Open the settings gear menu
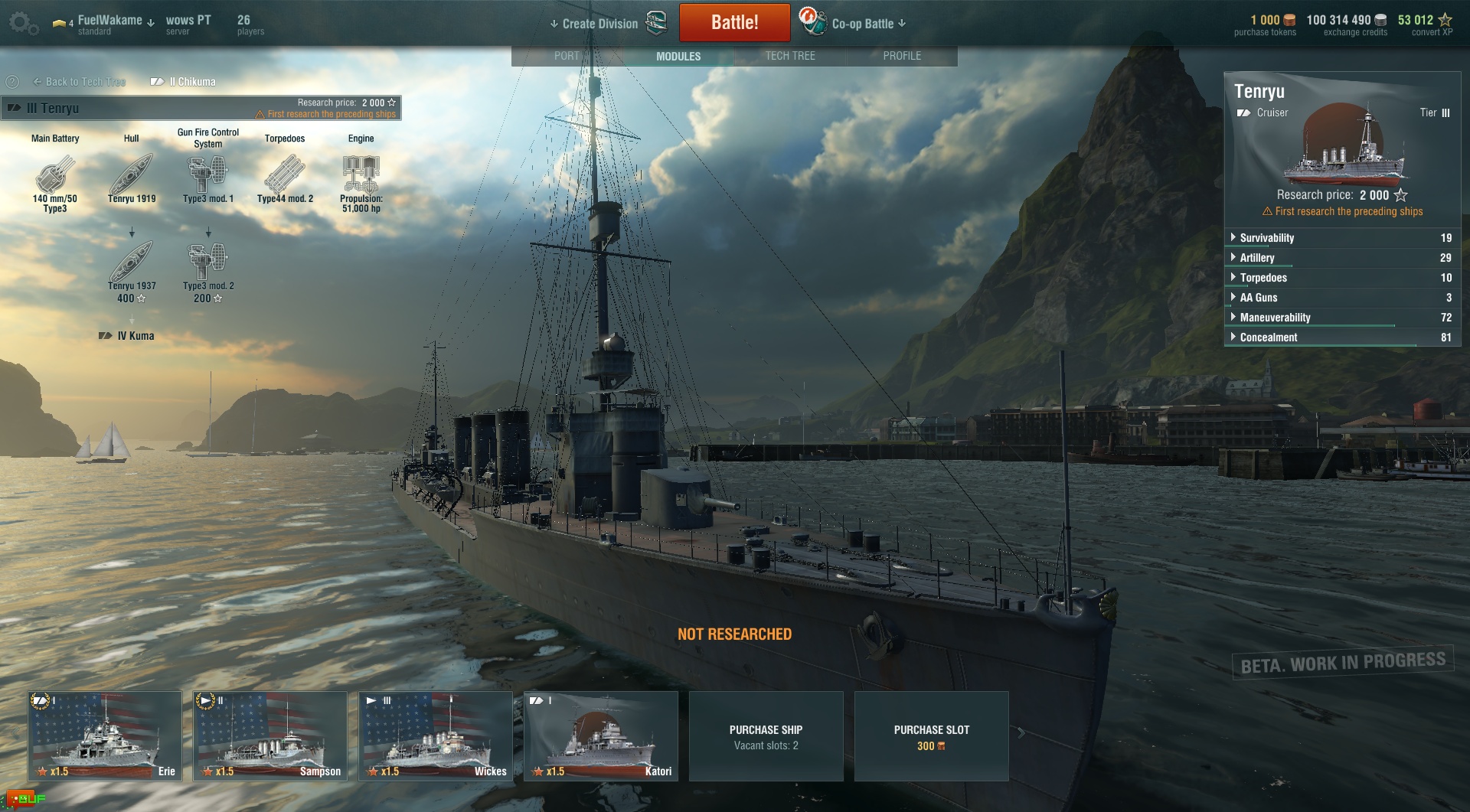1470x812 pixels. (x=23, y=23)
